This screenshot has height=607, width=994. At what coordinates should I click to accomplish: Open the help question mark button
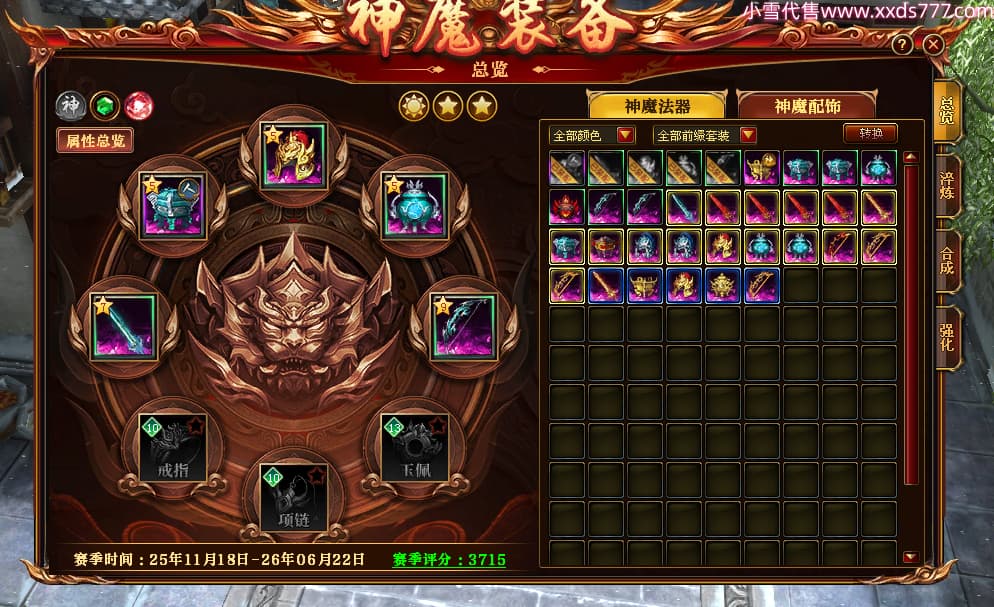pos(902,45)
